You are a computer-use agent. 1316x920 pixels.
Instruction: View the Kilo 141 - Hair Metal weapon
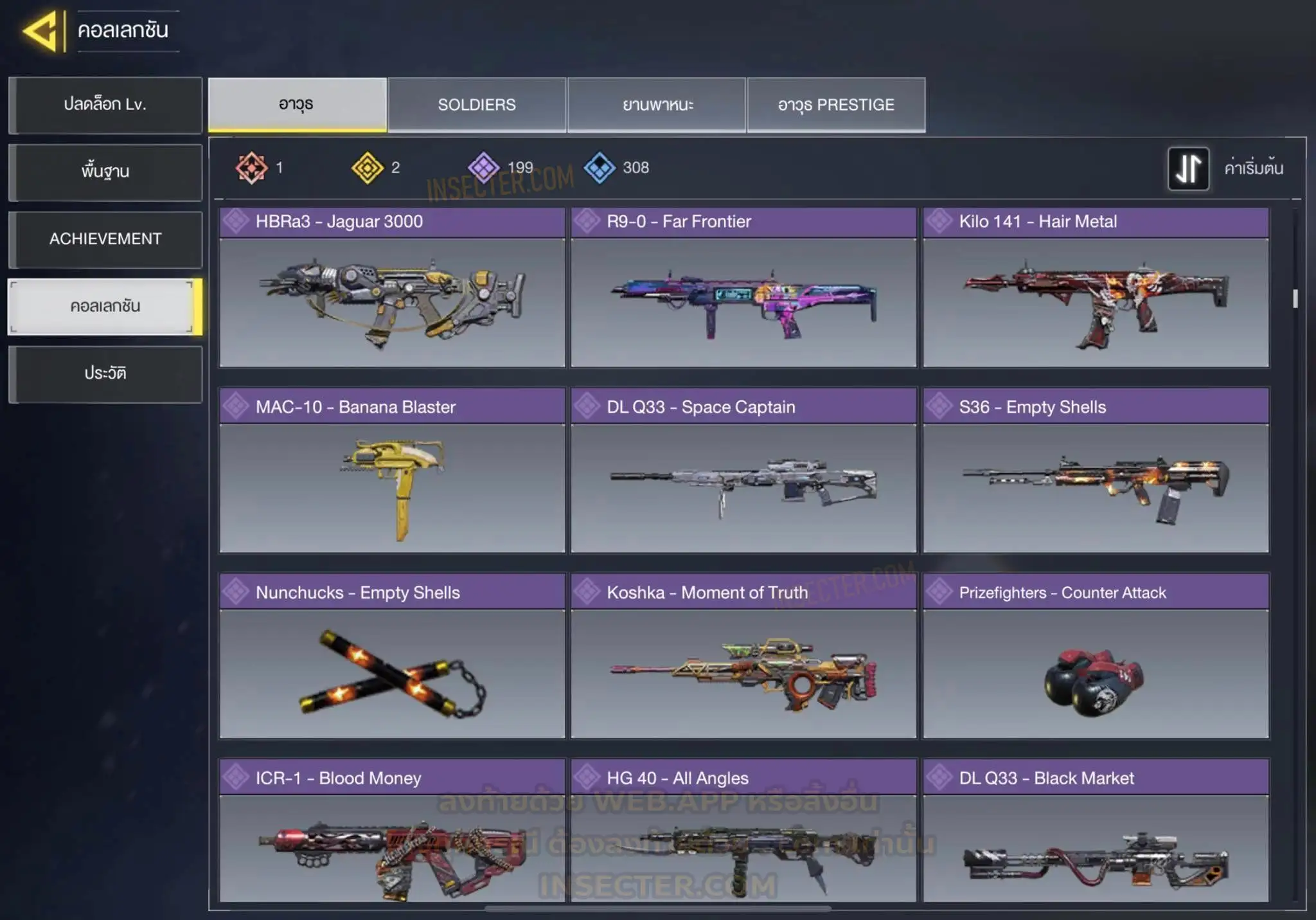(x=1096, y=287)
